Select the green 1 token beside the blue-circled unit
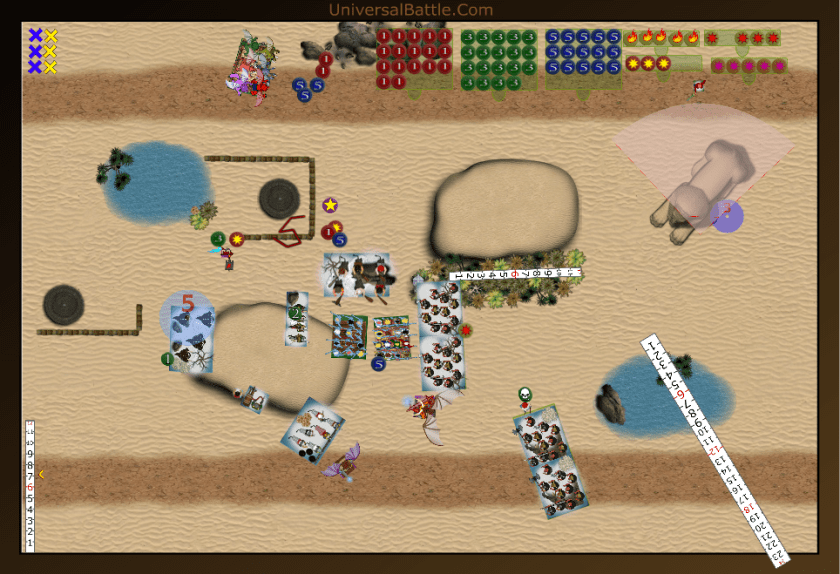The image size is (840, 574). [168, 358]
